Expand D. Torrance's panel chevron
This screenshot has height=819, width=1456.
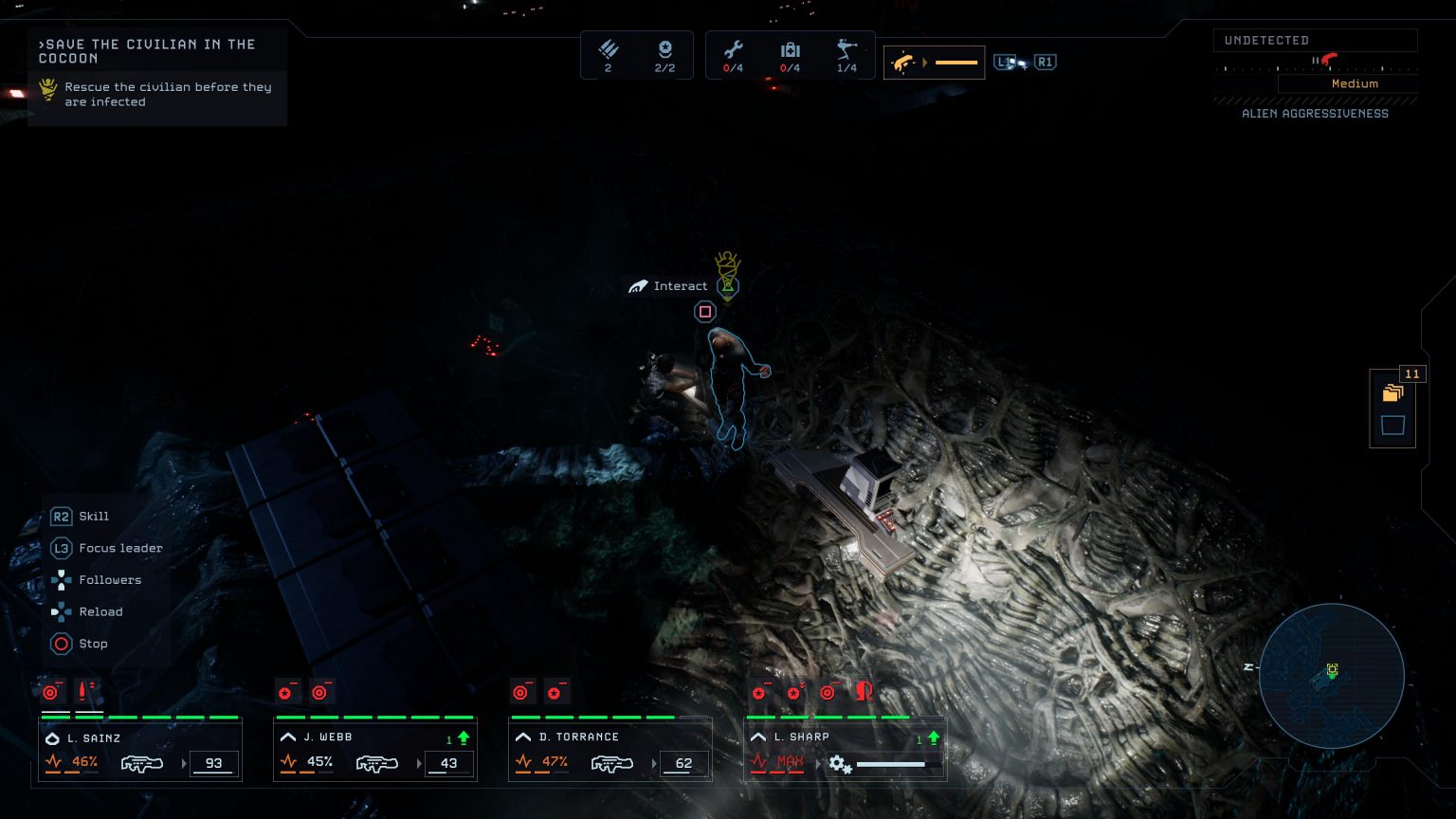[522, 737]
